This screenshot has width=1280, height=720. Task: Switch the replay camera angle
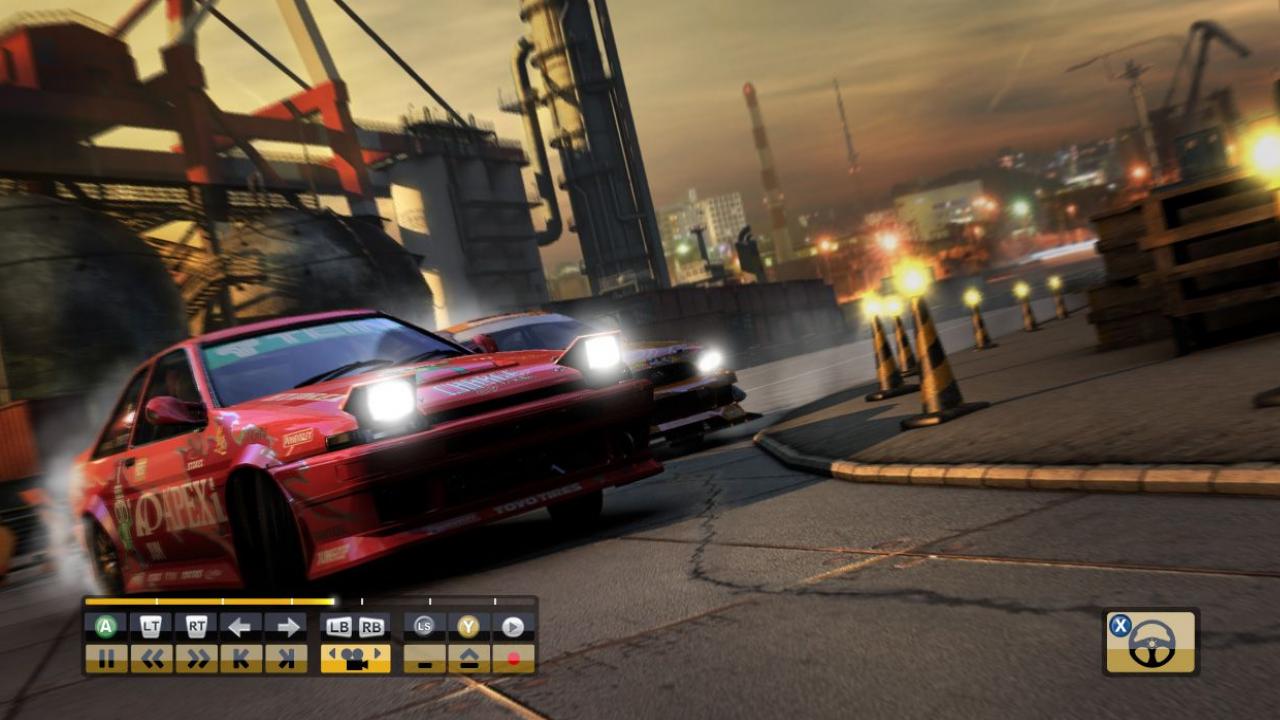(355, 658)
